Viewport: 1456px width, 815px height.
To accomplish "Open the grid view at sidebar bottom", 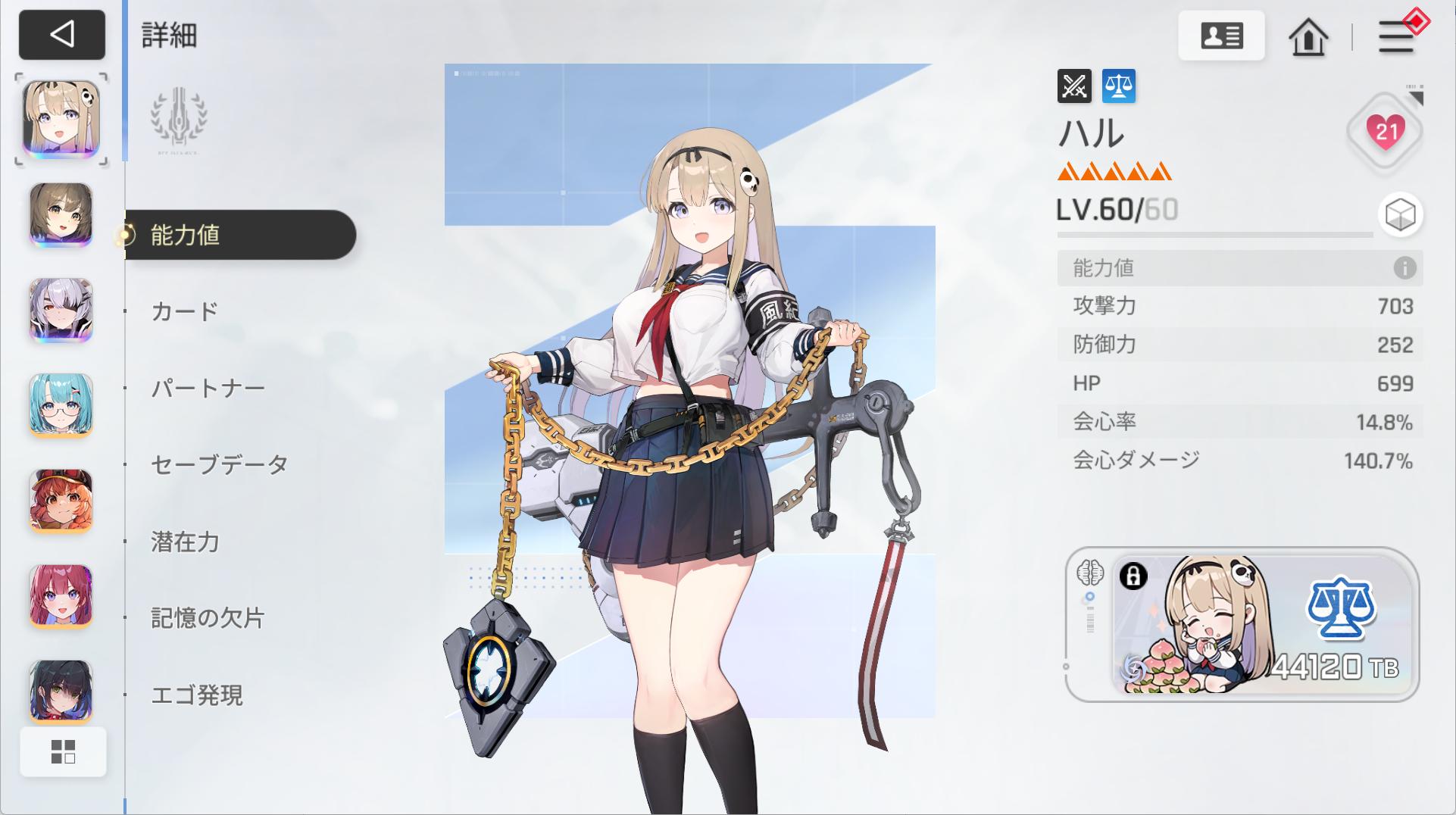I will pyautogui.click(x=64, y=751).
